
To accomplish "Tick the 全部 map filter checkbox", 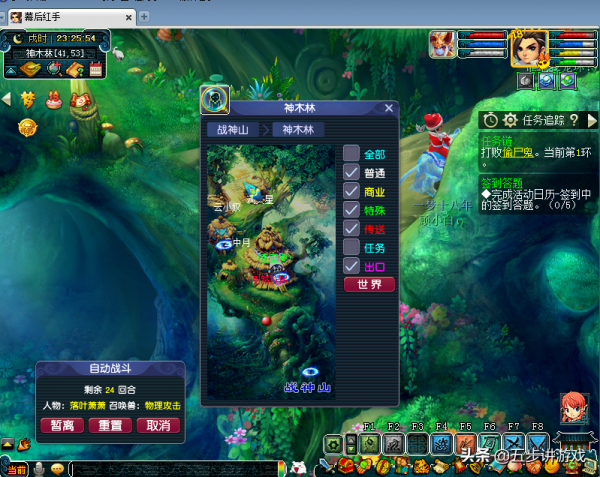I will click(x=351, y=154).
